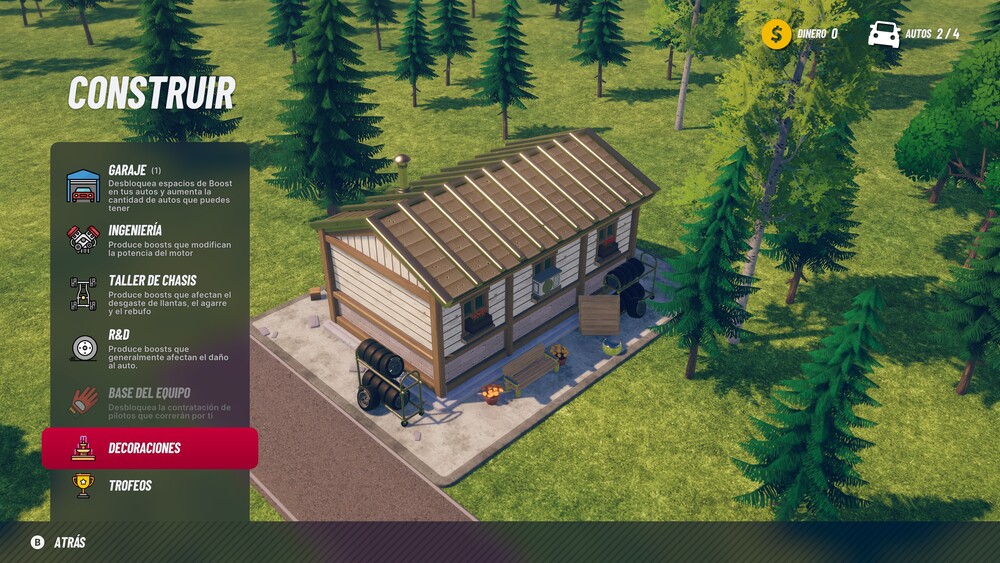Open the Taller de Chasis entry

click(x=150, y=292)
